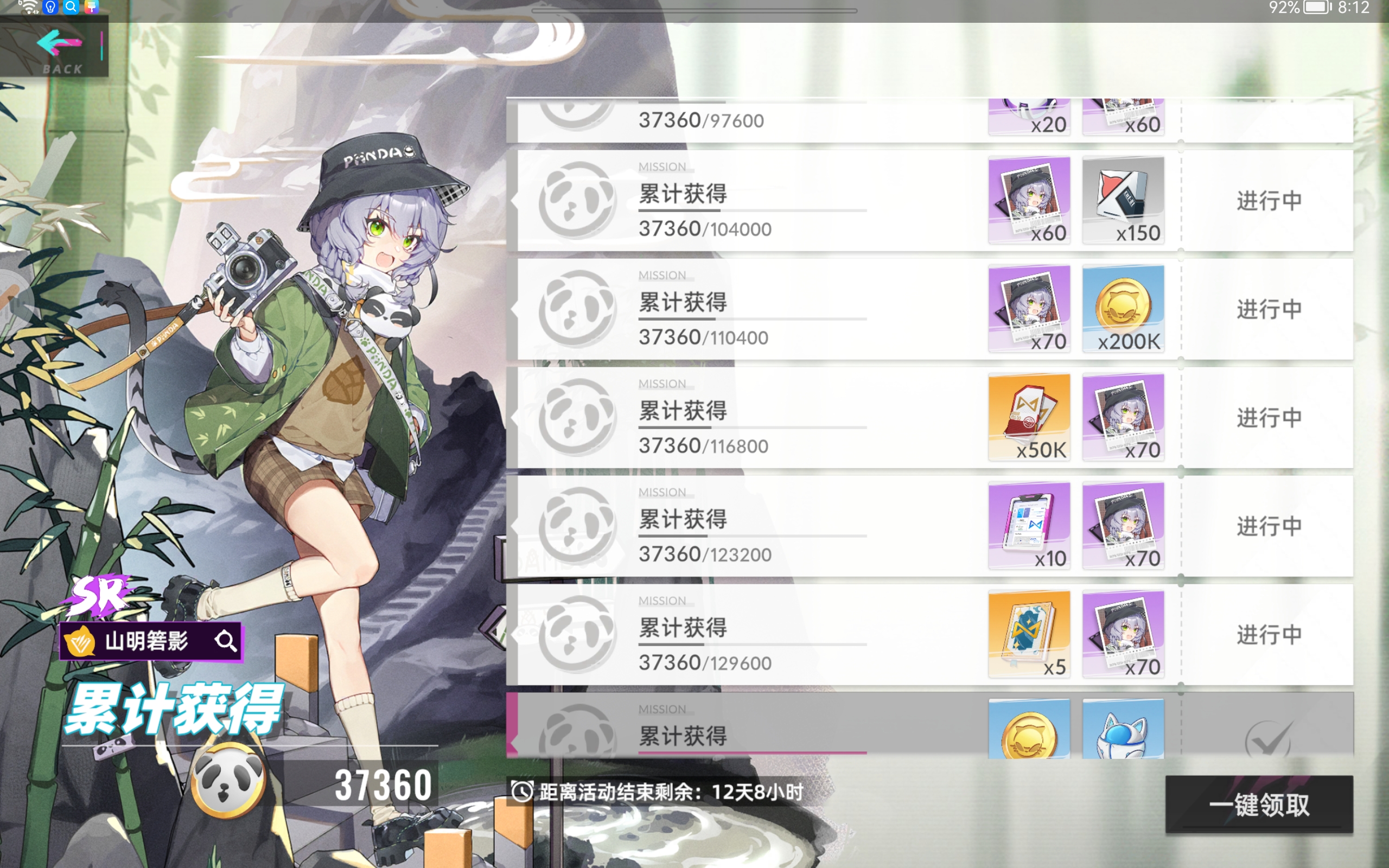The height and width of the screenshot is (868, 1389).
Task: Tap the x150 red box reward icon
Action: tap(1123, 200)
